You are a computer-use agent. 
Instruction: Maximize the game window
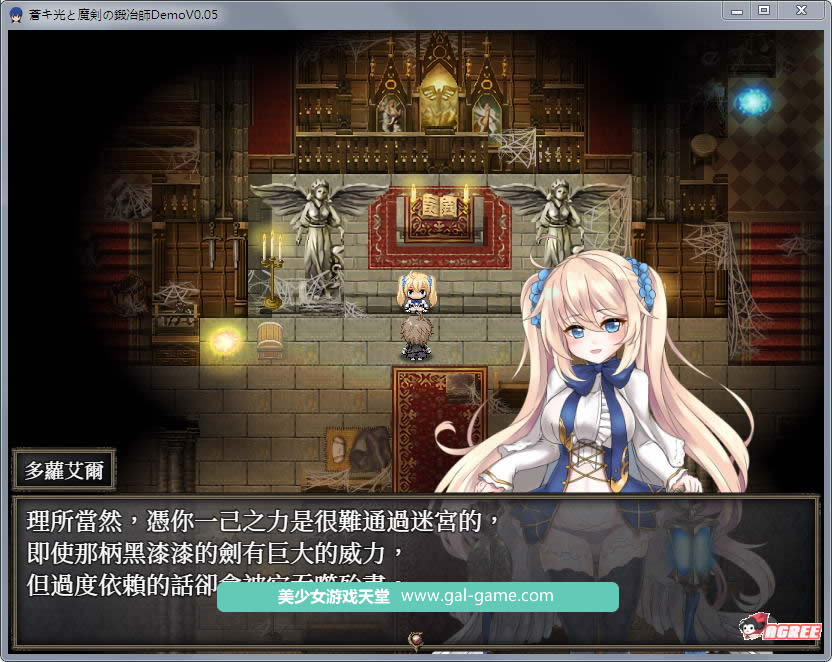pyautogui.click(x=764, y=10)
